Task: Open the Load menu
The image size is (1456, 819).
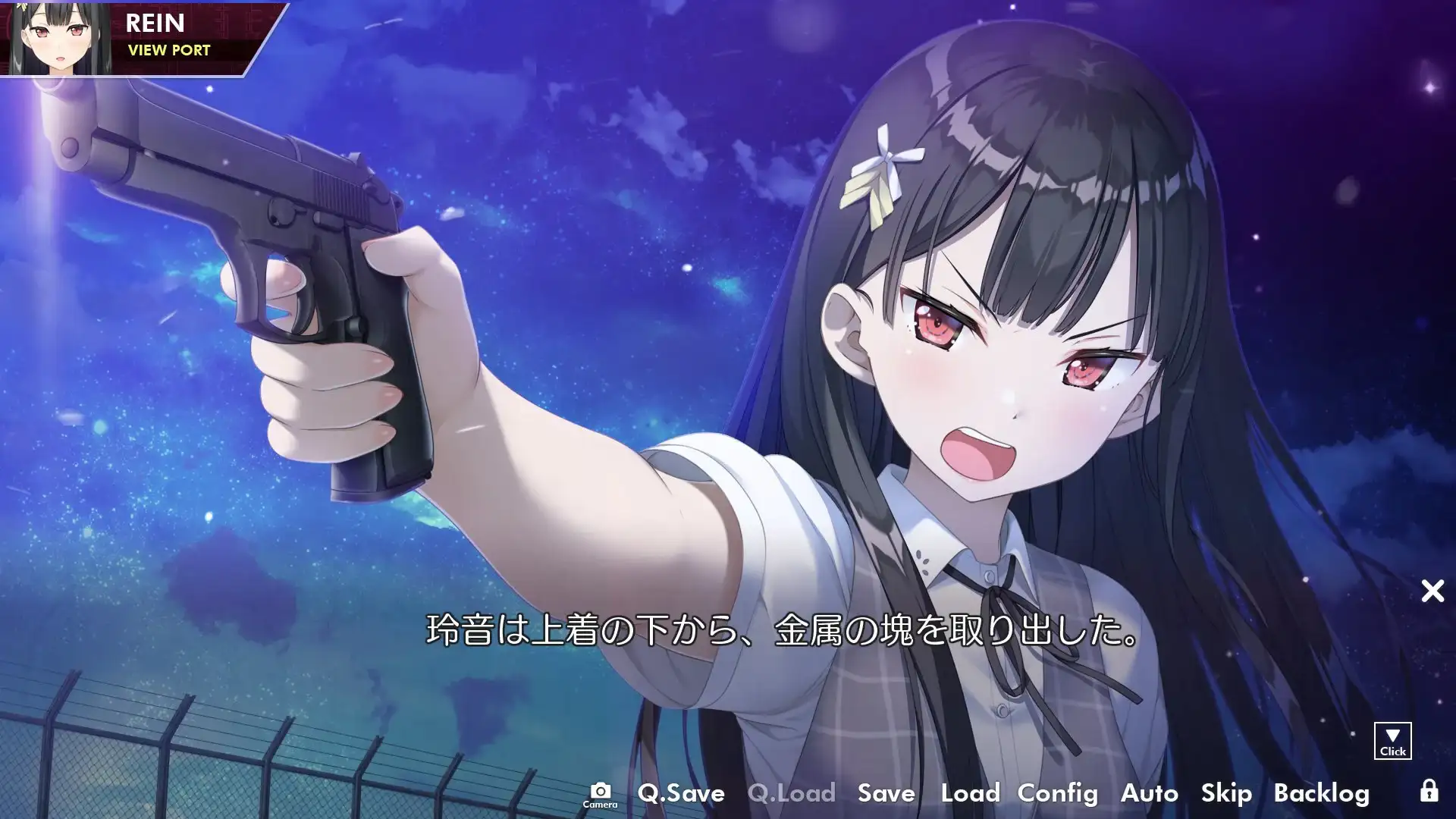Action: pyautogui.click(x=970, y=793)
